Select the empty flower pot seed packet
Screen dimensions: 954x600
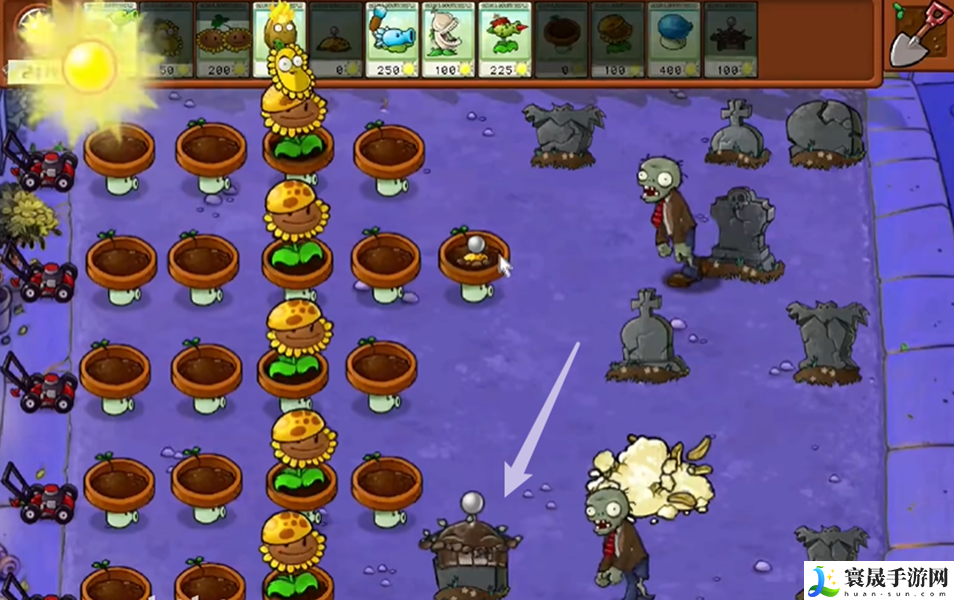click(559, 40)
